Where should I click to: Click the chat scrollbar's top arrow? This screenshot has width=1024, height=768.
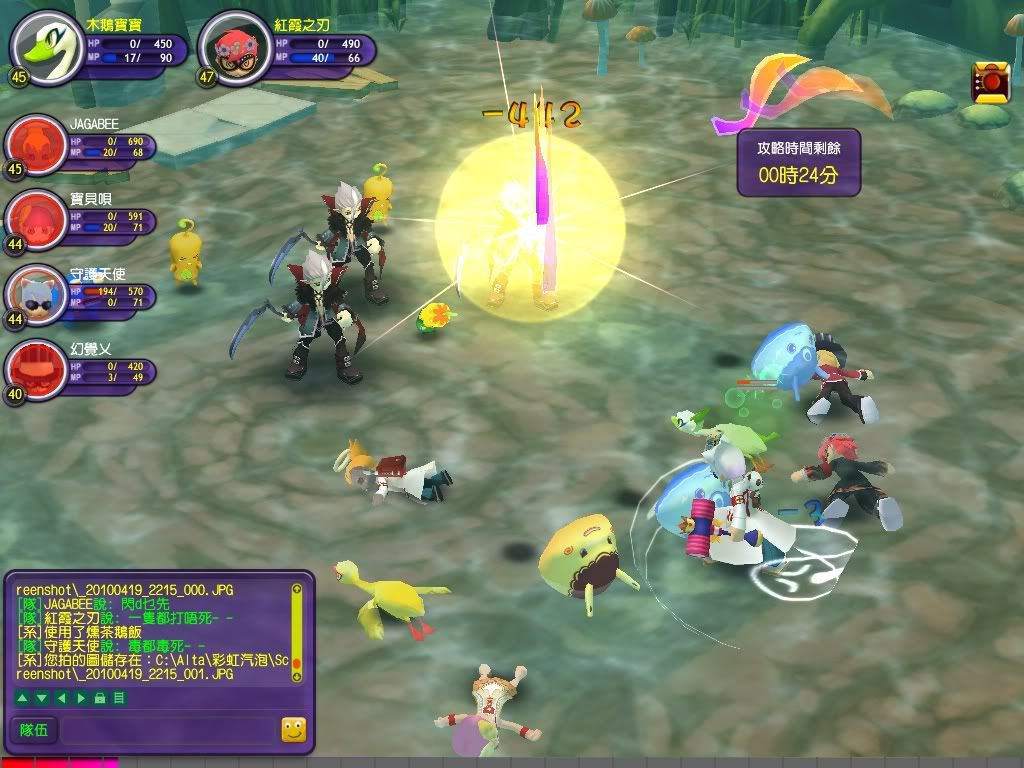point(296,590)
